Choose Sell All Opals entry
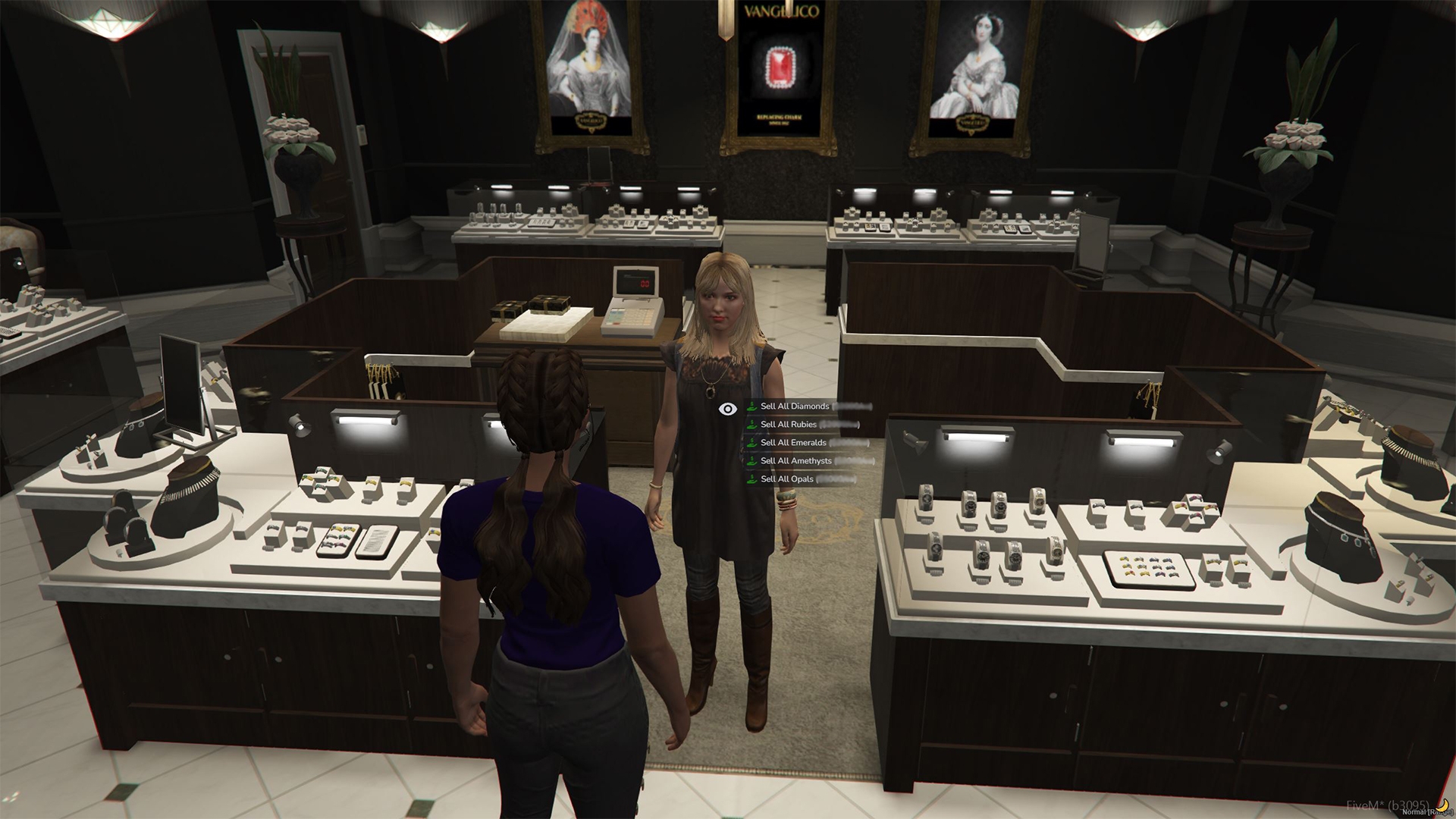Viewport: 1456px width, 819px height. [x=786, y=479]
